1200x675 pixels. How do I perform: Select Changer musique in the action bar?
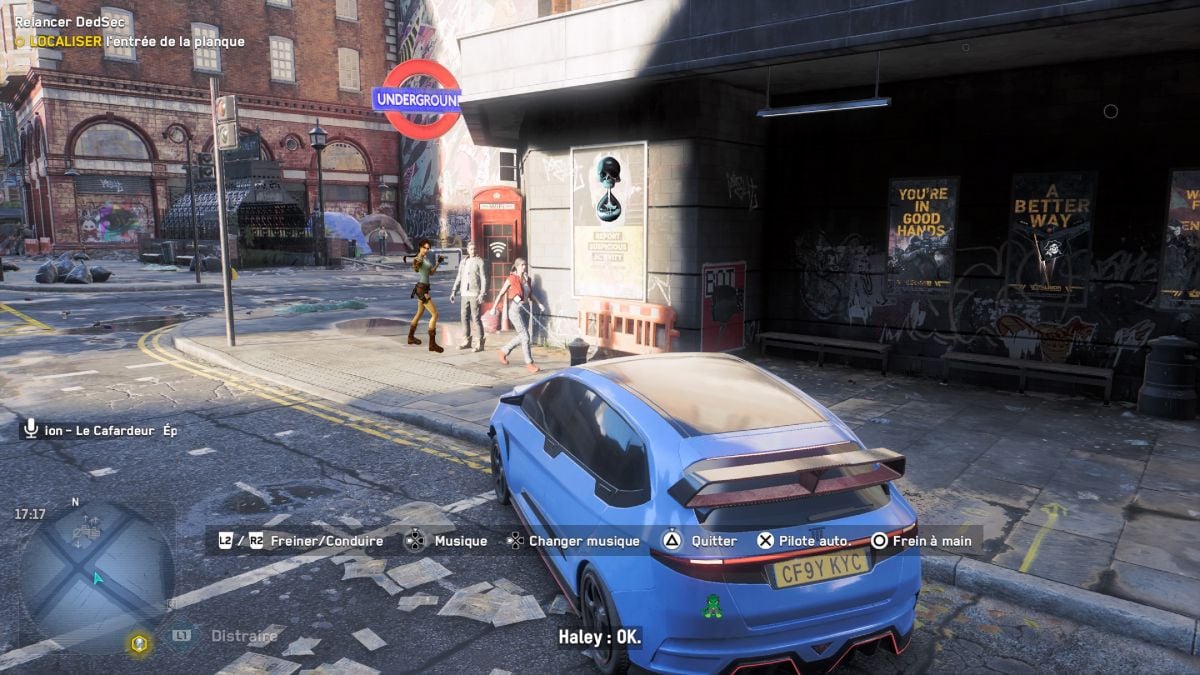[573, 541]
